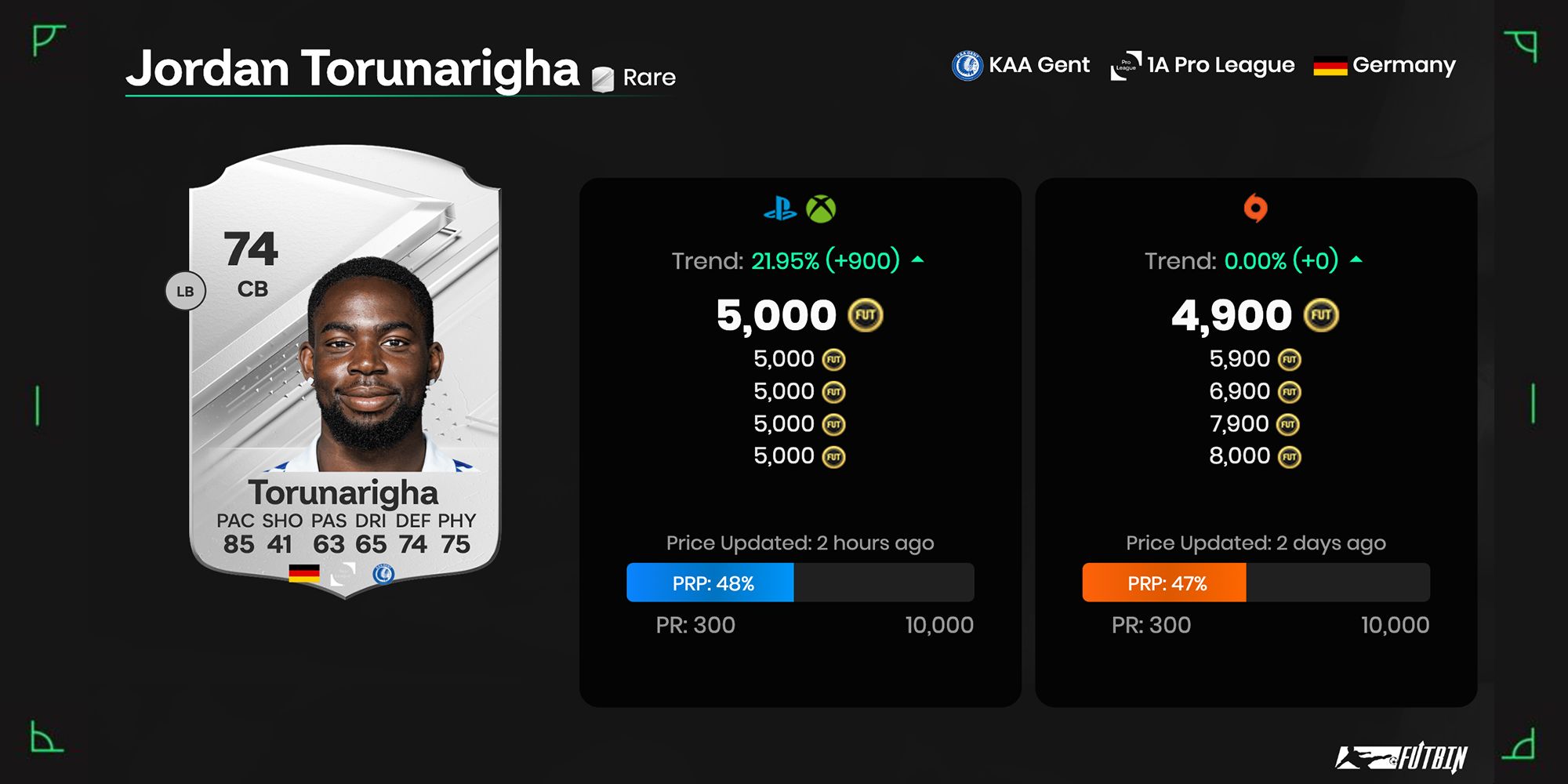
Task: Click the KAA Gent club badge
Action: [x=966, y=65]
